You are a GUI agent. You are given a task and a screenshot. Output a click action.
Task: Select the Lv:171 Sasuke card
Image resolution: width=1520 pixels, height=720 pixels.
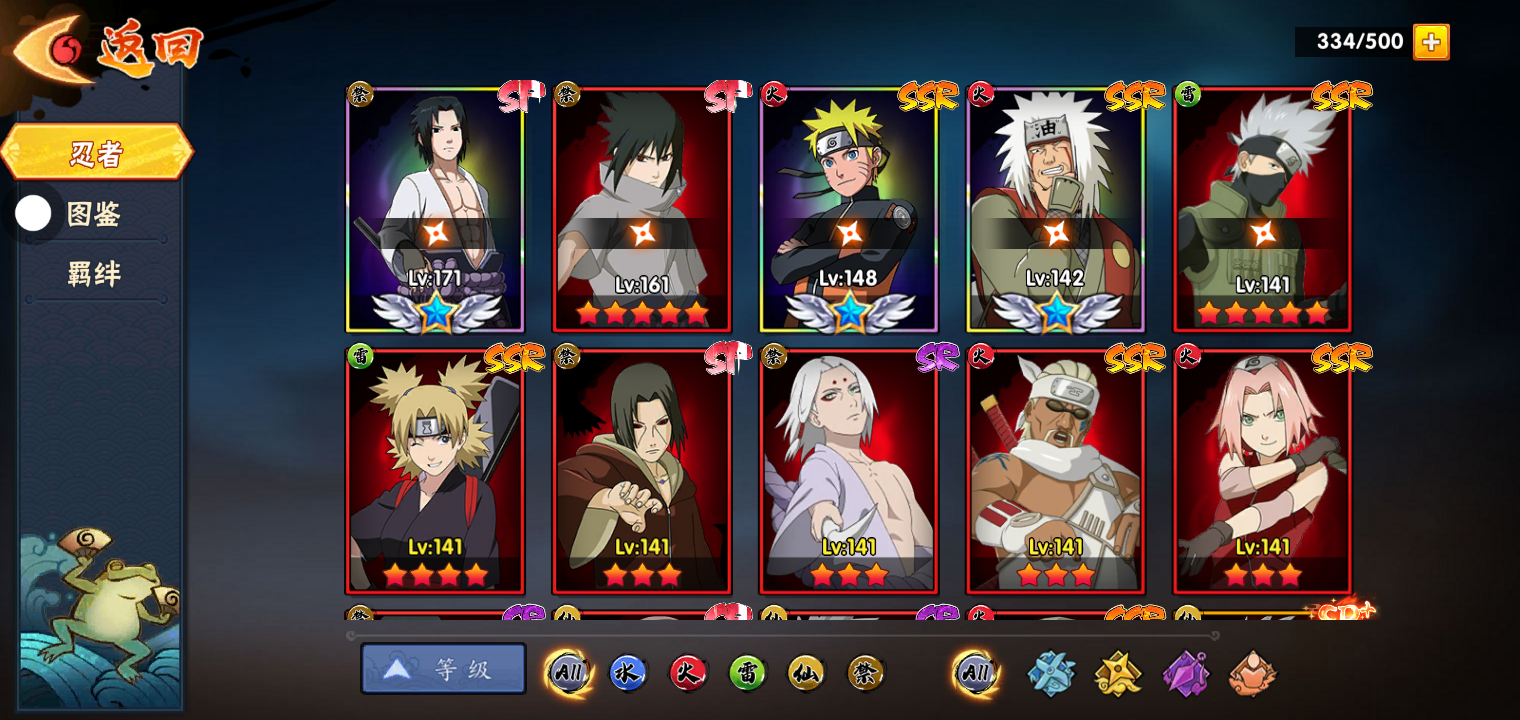coord(435,210)
